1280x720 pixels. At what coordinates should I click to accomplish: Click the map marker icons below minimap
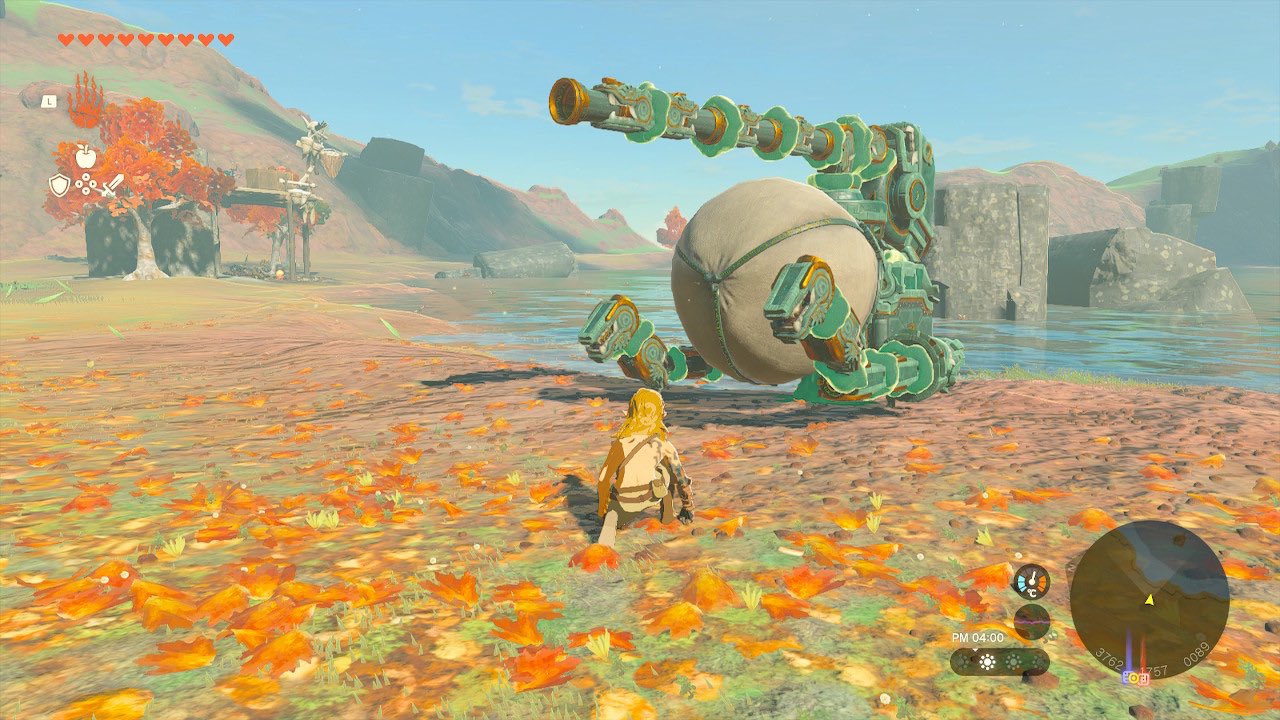click(x=1136, y=677)
